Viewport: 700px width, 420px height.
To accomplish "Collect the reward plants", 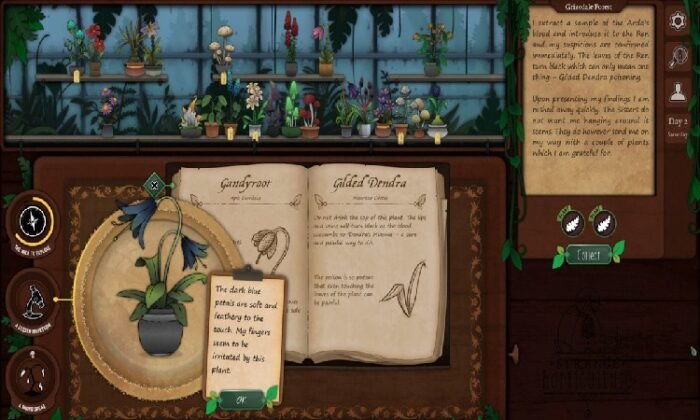I will 587,254.
